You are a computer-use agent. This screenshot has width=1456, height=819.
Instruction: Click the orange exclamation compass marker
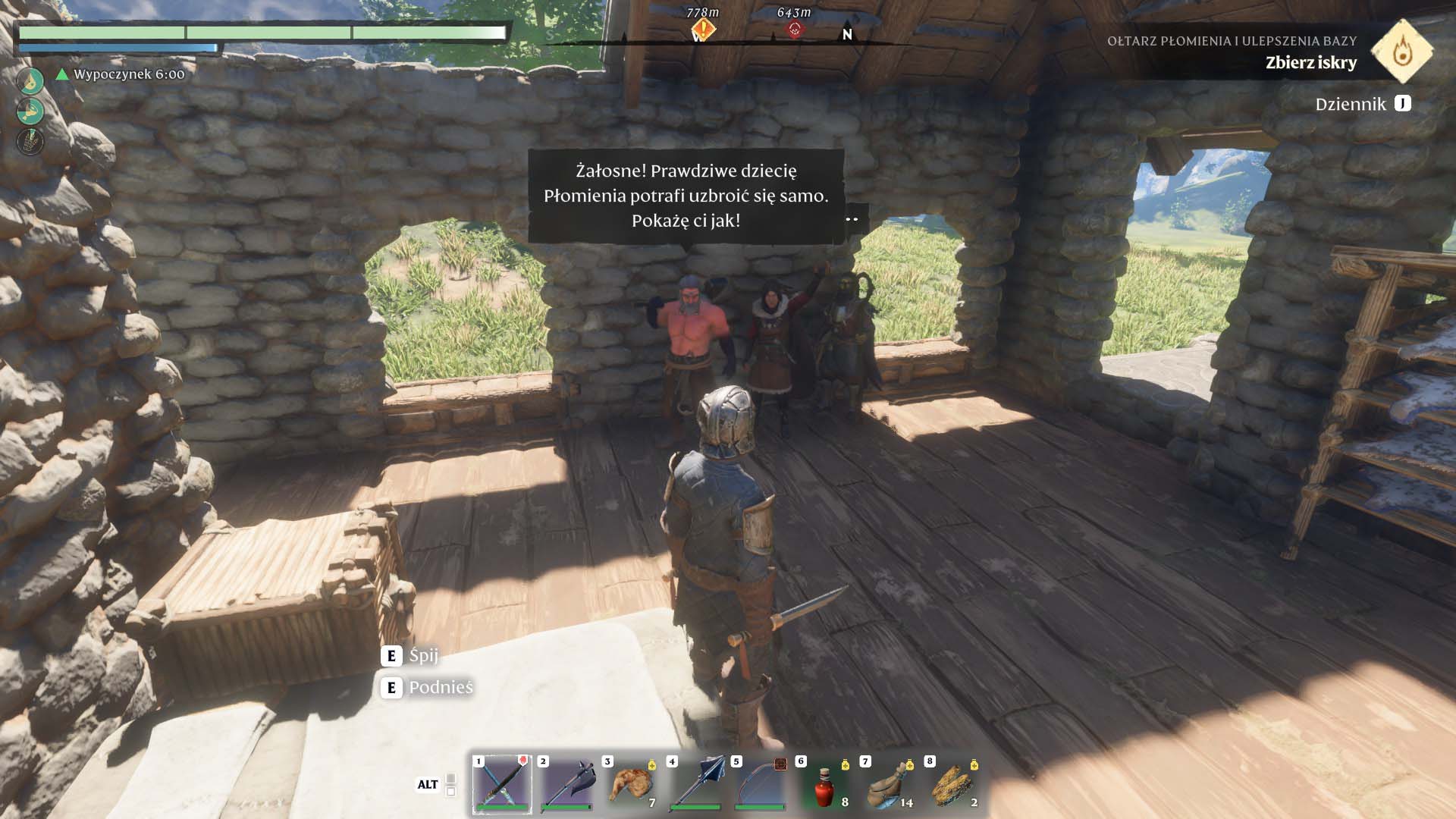tap(703, 30)
